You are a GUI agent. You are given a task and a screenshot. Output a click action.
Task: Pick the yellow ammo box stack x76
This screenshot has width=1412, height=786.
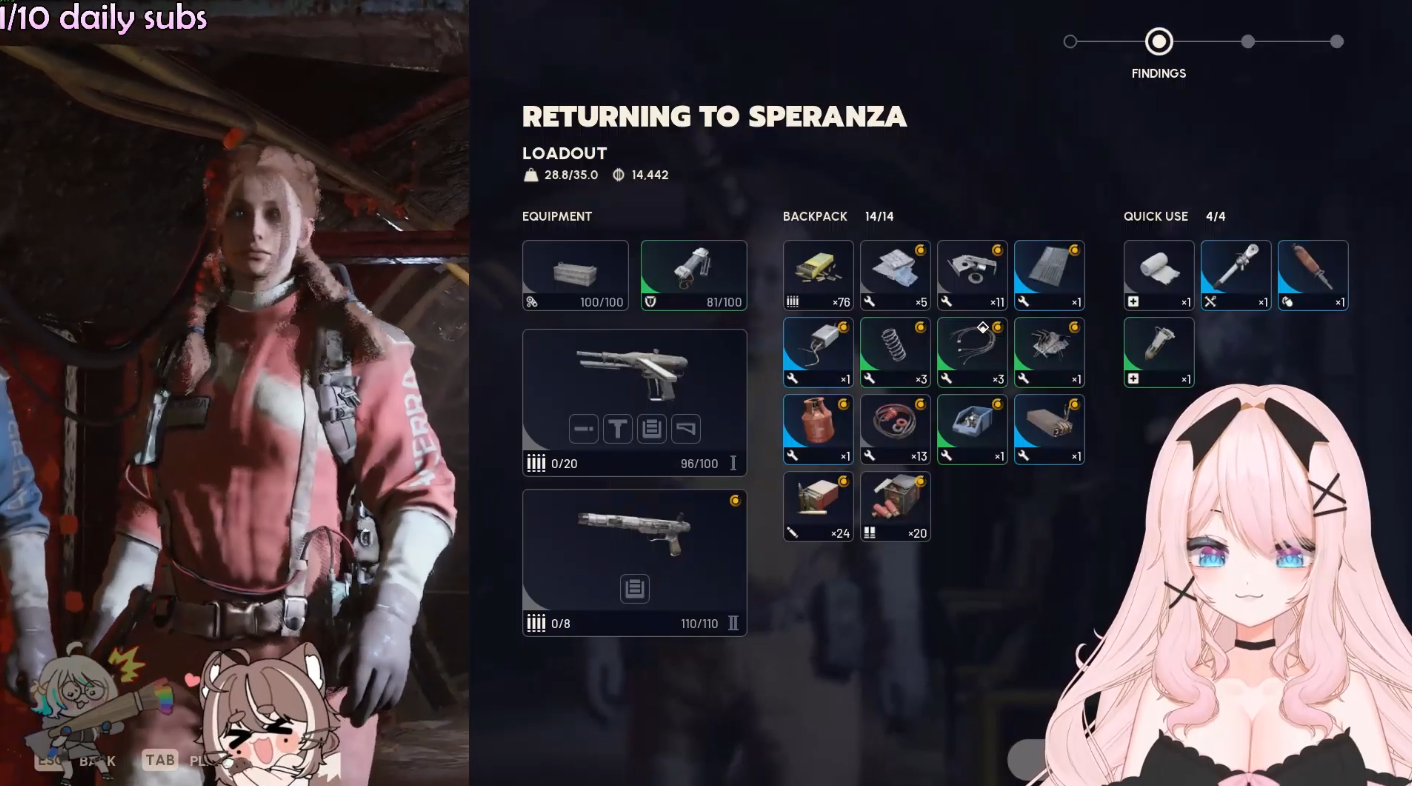[x=818, y=275]
